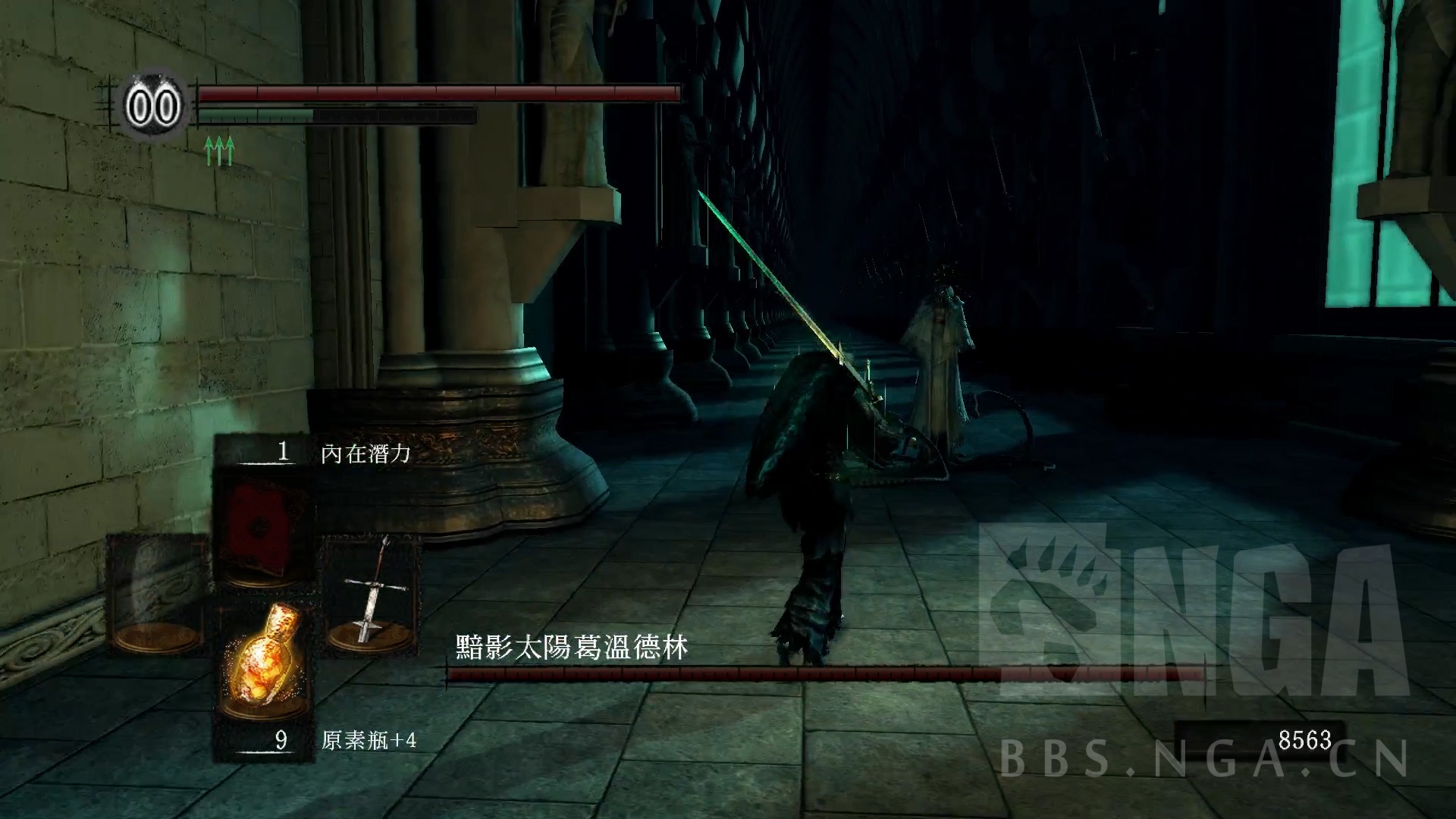Click the humanity counter showing 00

click(155, 105)
